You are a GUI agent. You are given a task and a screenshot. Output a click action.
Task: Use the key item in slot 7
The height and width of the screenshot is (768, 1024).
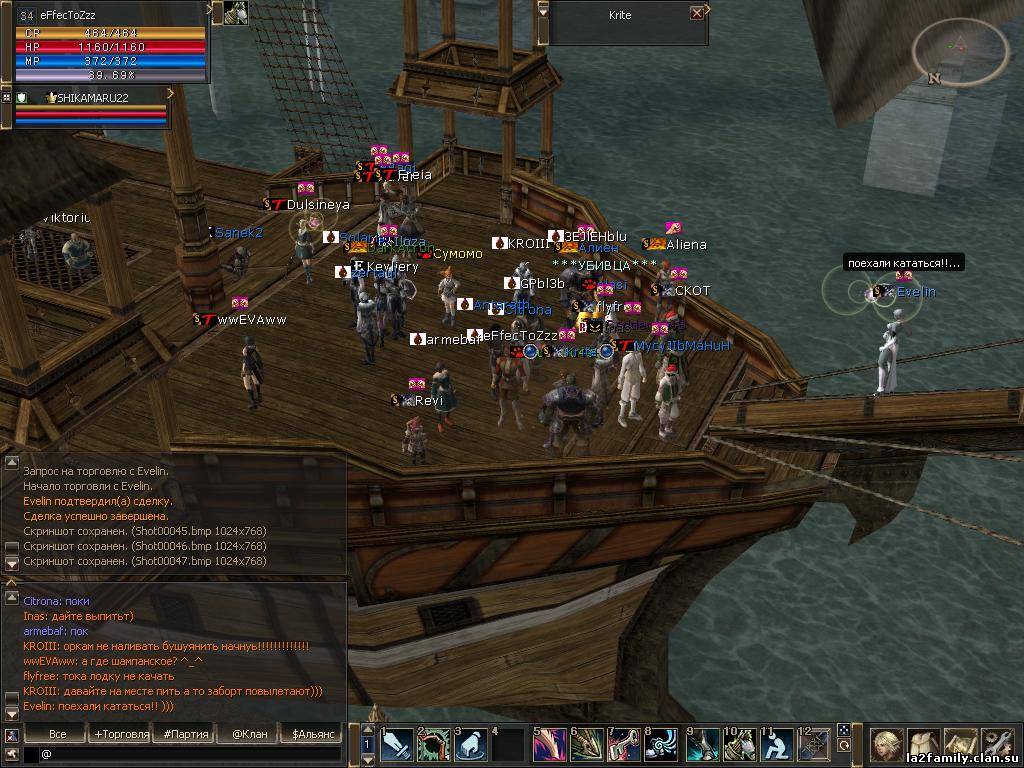pos(624,745)
